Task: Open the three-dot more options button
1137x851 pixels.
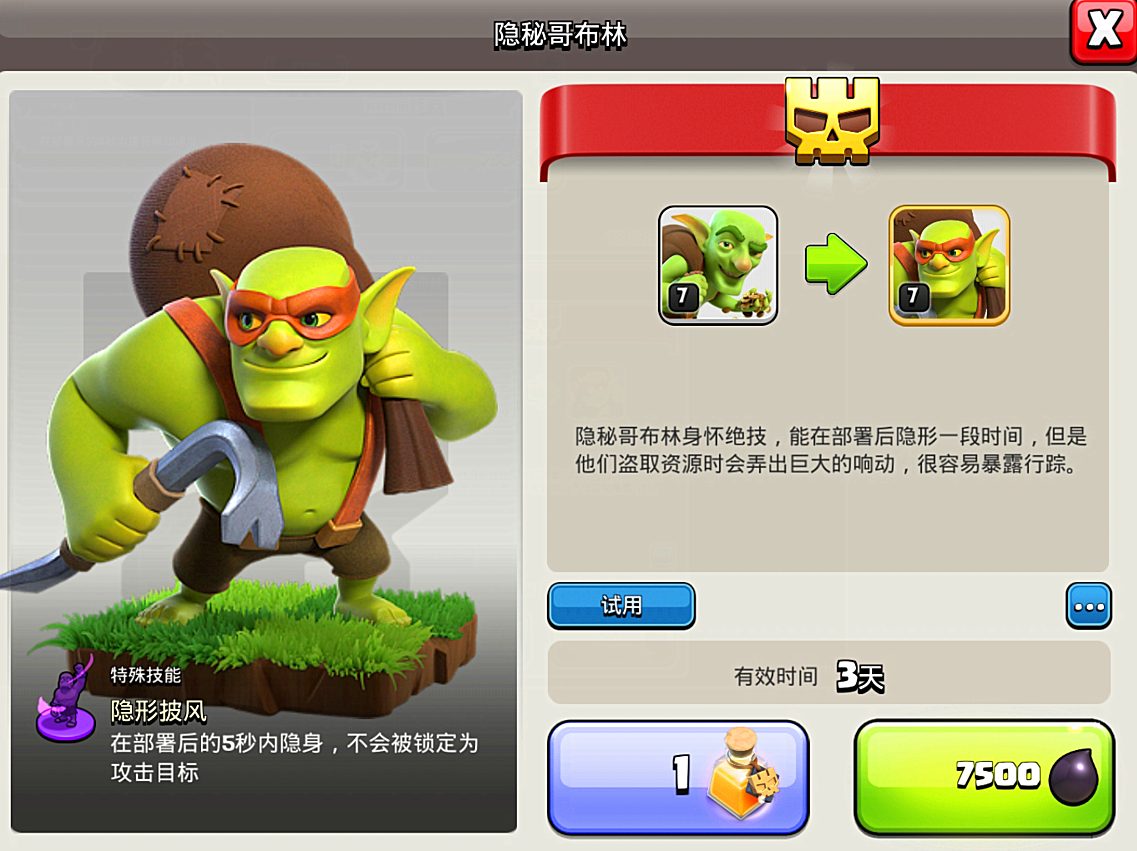Action: 1088,606
